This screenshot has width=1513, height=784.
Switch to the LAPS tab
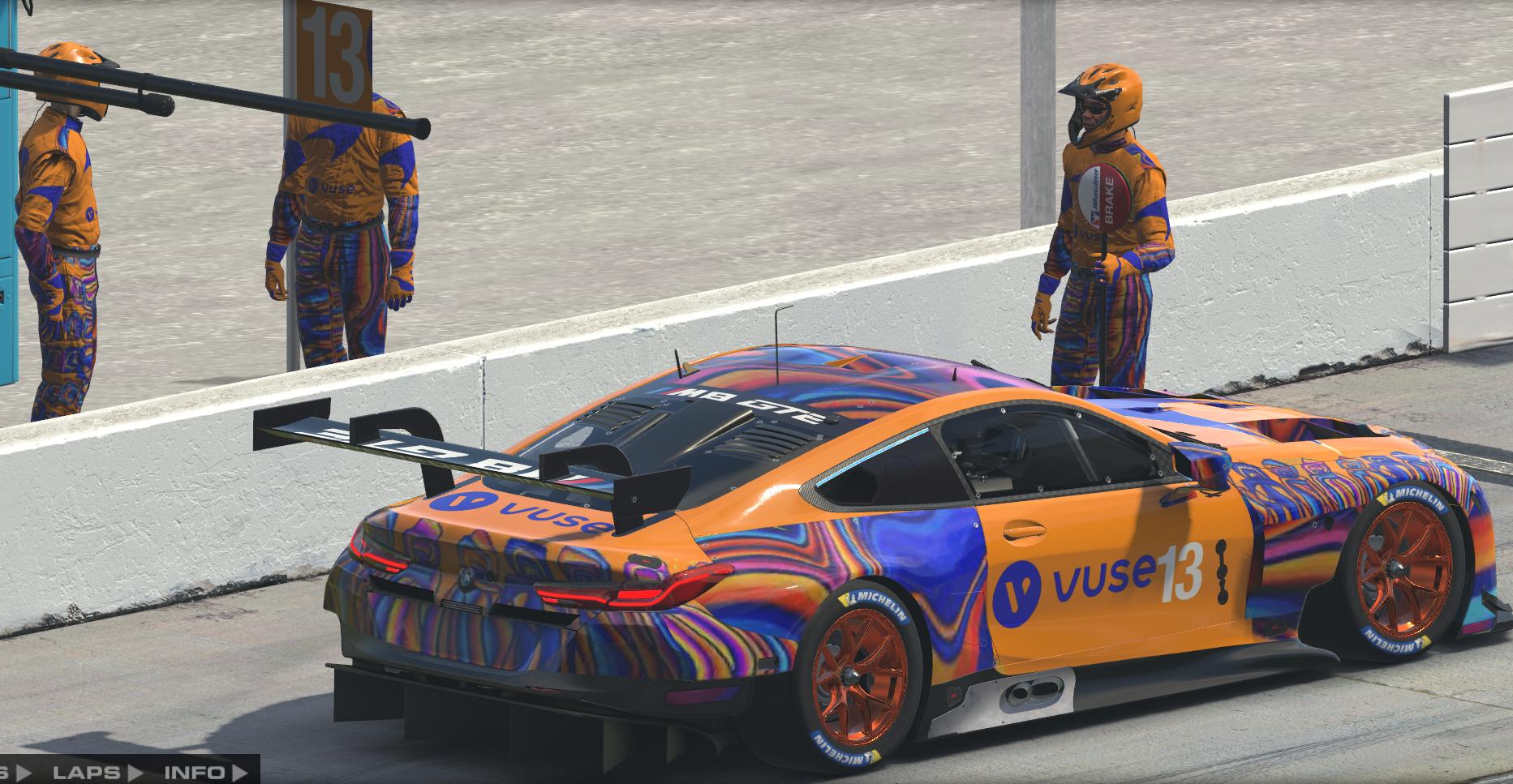tap(85, 771)
